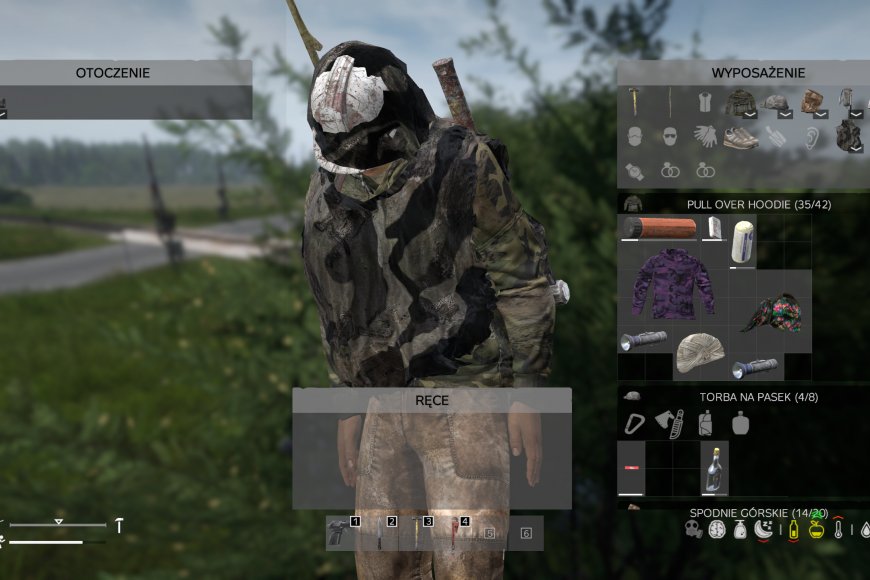Select the equipped sneakers slot
Image resolution: width=870 pixels, height=580 pixels.
(740, 137)
